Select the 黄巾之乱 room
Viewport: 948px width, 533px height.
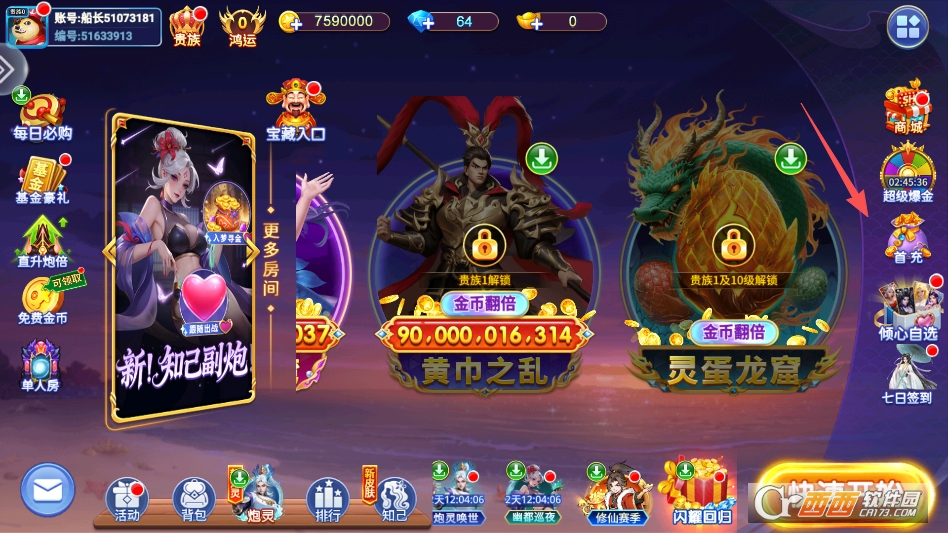coord(485,260)
